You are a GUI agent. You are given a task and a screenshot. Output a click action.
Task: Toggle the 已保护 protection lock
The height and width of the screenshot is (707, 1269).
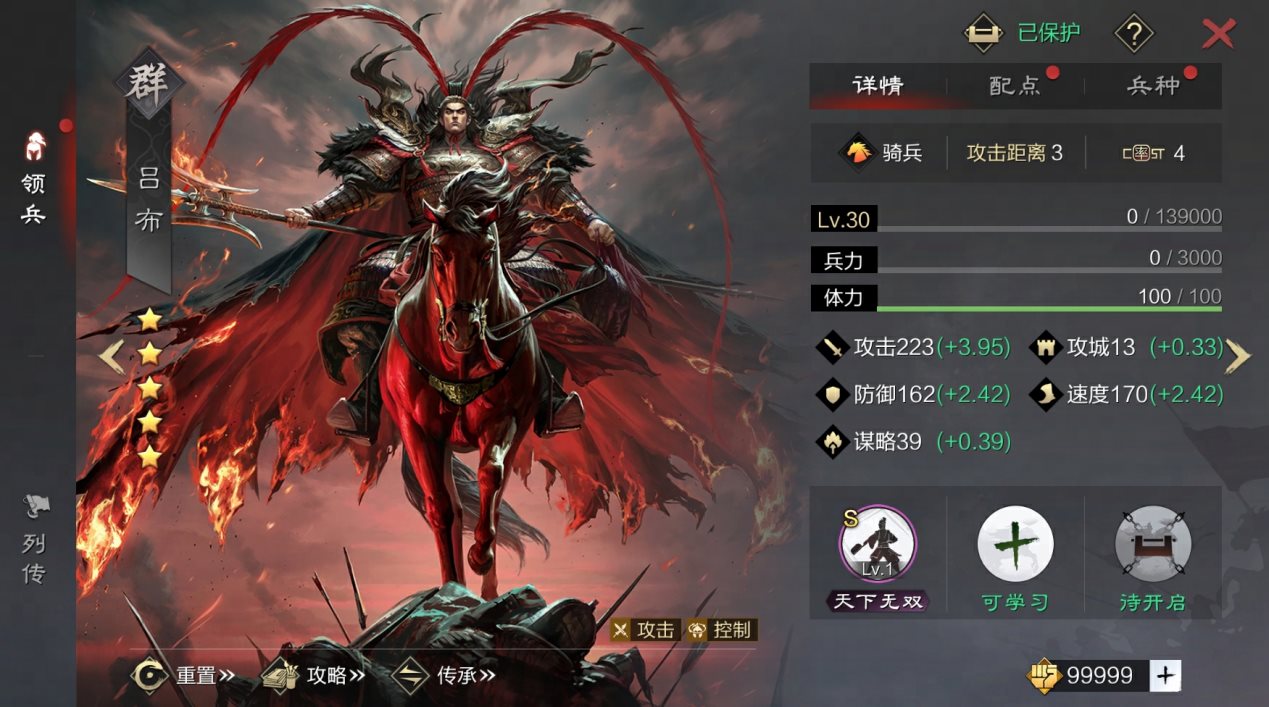pyautogui.click(x=984, y=33)
